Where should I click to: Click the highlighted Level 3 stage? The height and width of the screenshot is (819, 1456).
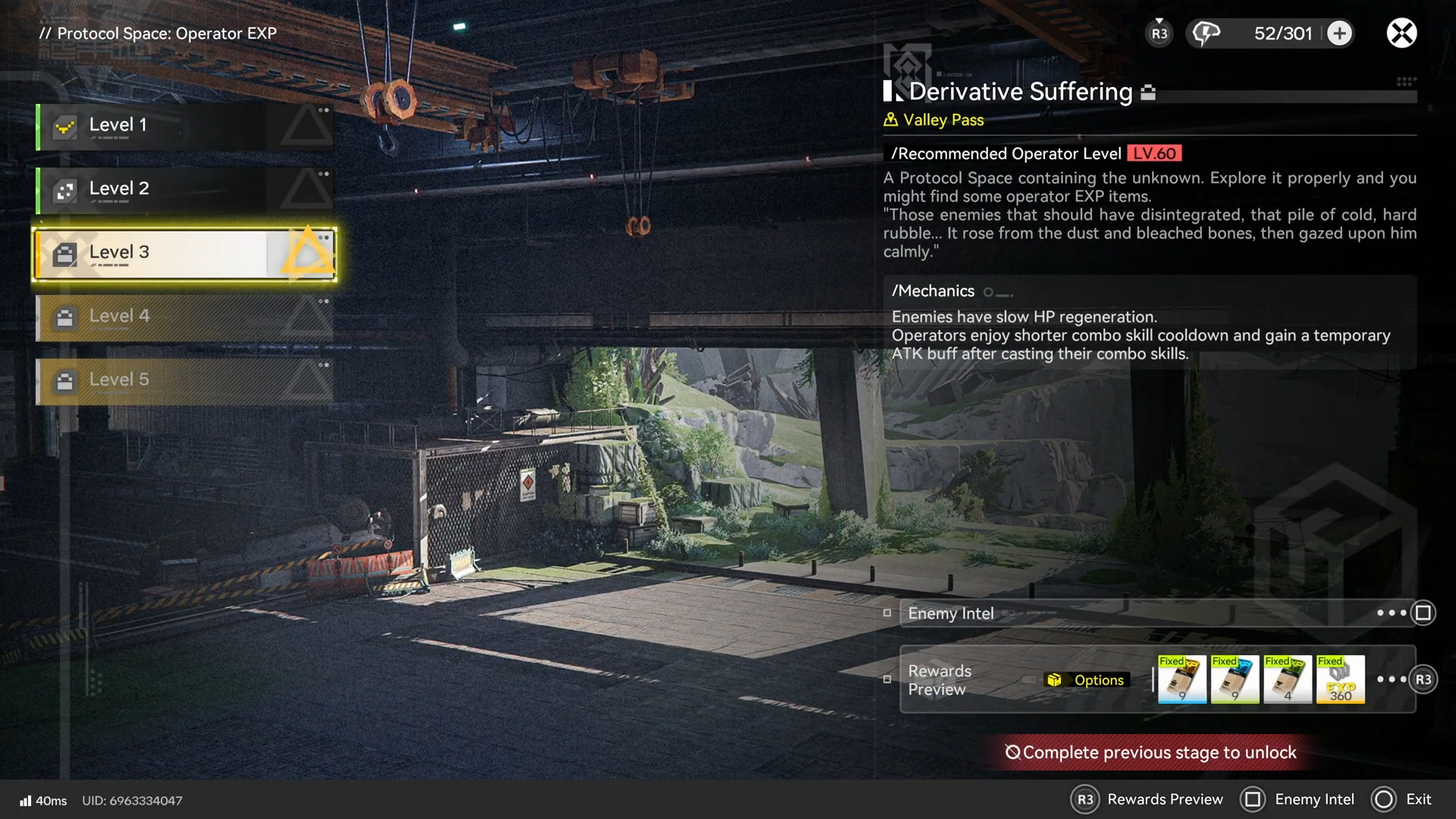[184, 253]
